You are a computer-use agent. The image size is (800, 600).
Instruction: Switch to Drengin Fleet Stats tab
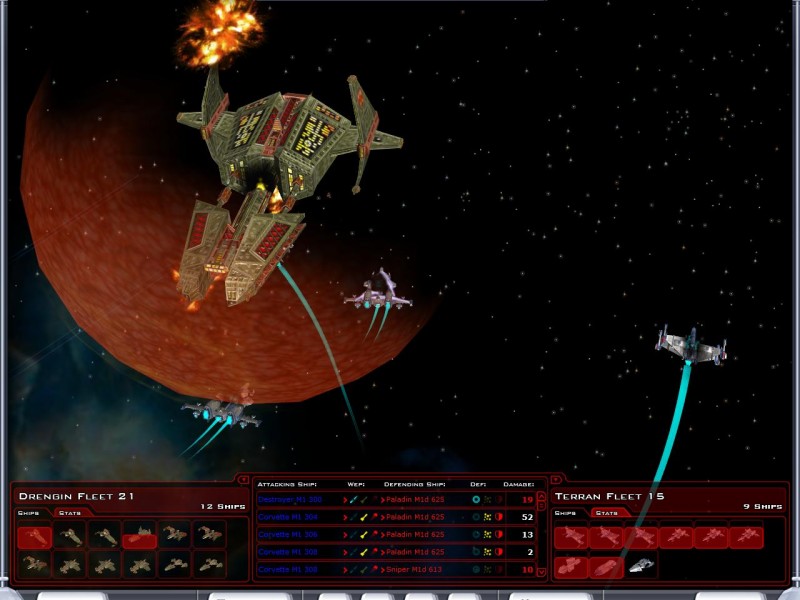(70, 514)
